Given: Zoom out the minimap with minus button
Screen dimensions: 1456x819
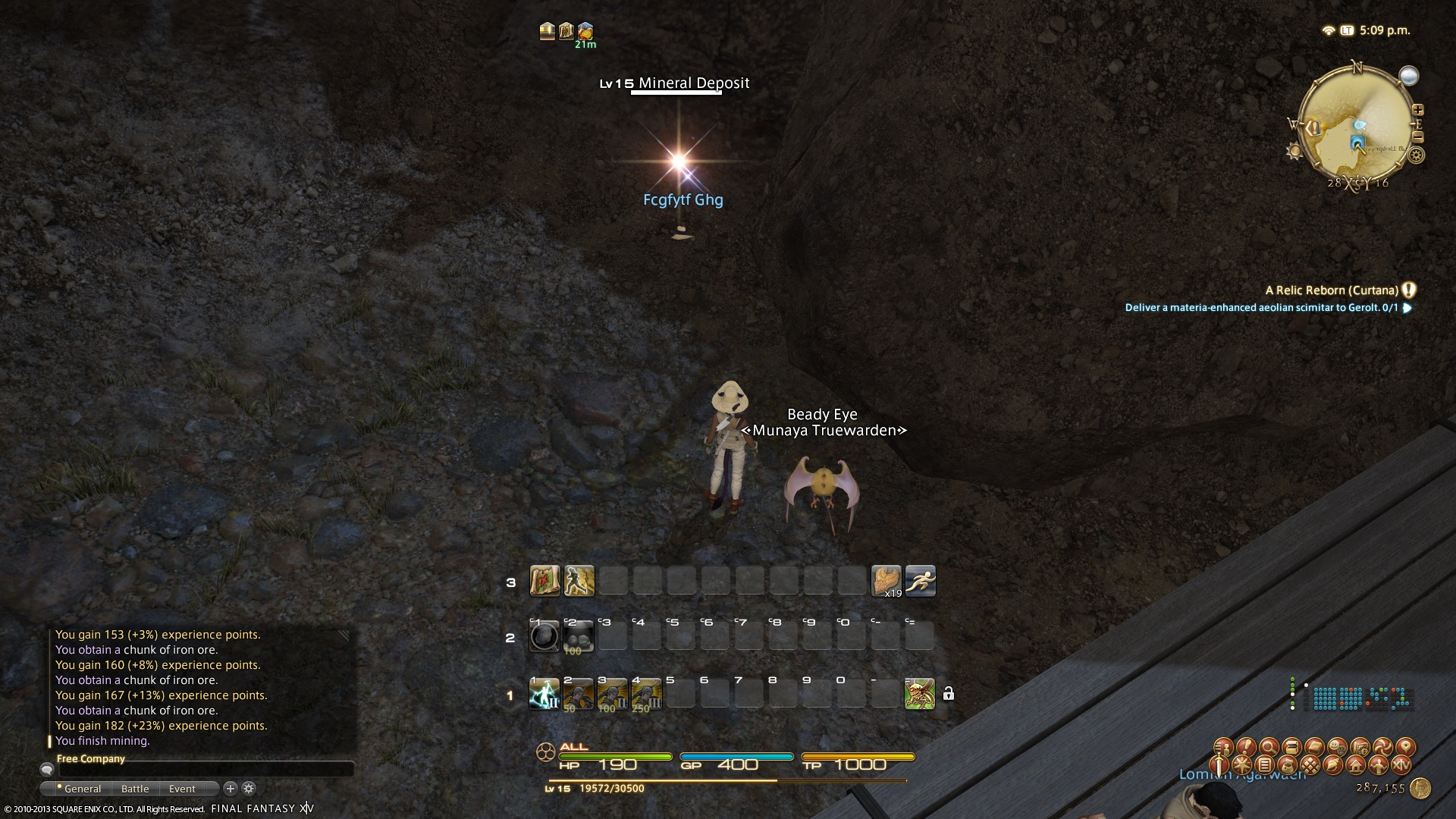Looking at the screenshot, I should (1417, 137).
